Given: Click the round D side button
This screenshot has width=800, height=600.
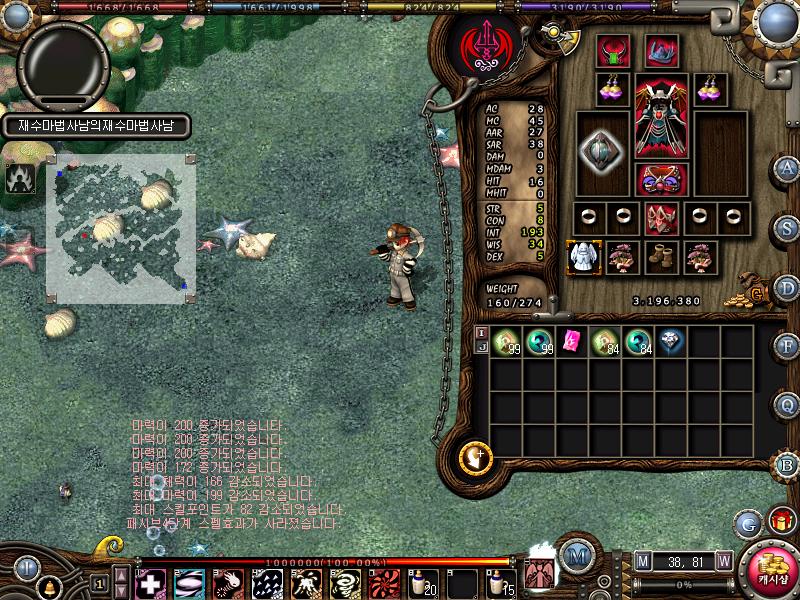Looking at the screenshot, I should (x=788, y=286).
